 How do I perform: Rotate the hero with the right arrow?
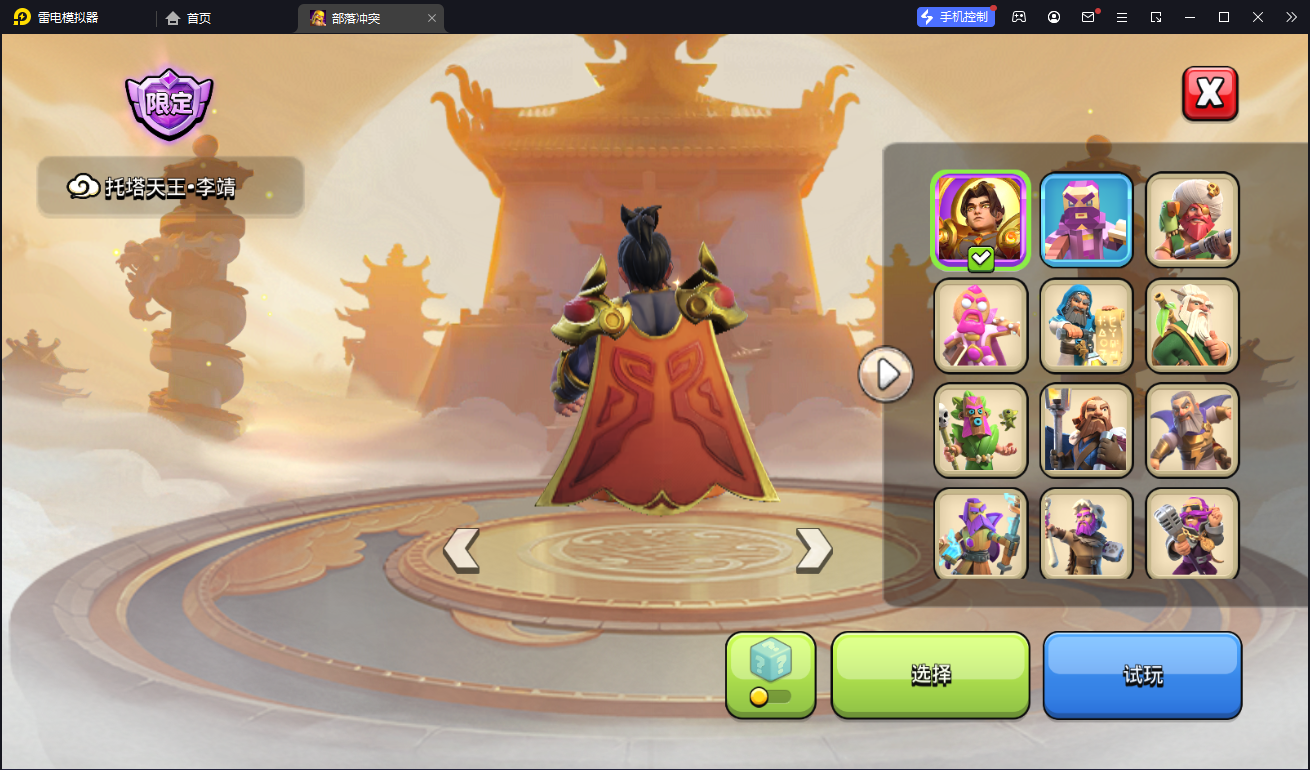814,550
